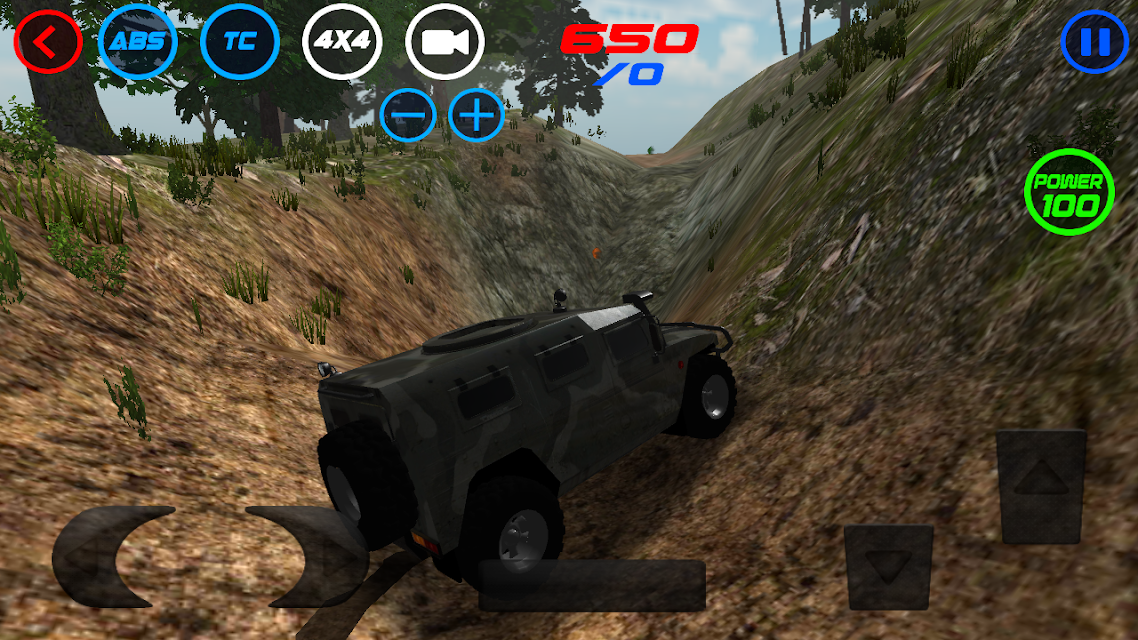
Task: Switch the 4X4 drive mode
Action: point(342,42)
